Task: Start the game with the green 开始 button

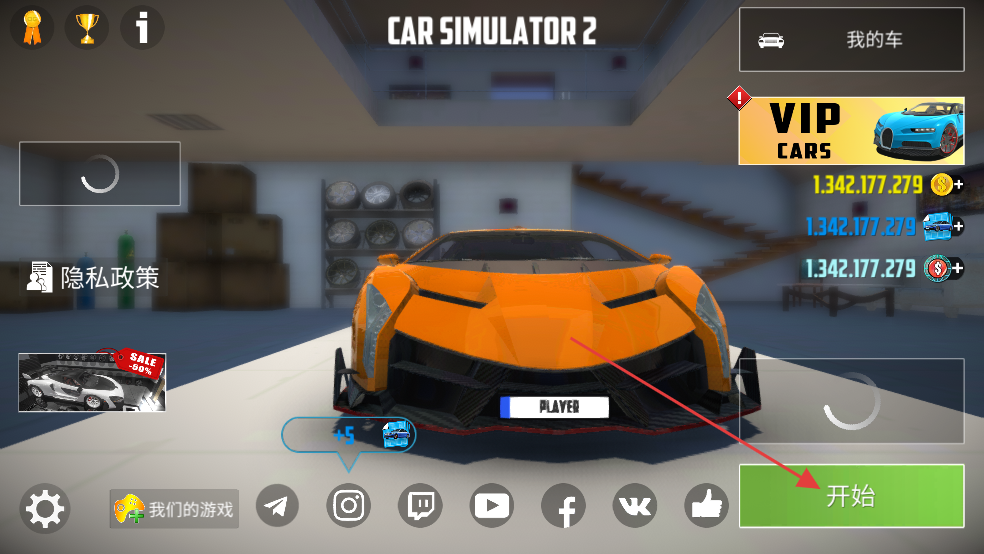Action: coord(851,496)
